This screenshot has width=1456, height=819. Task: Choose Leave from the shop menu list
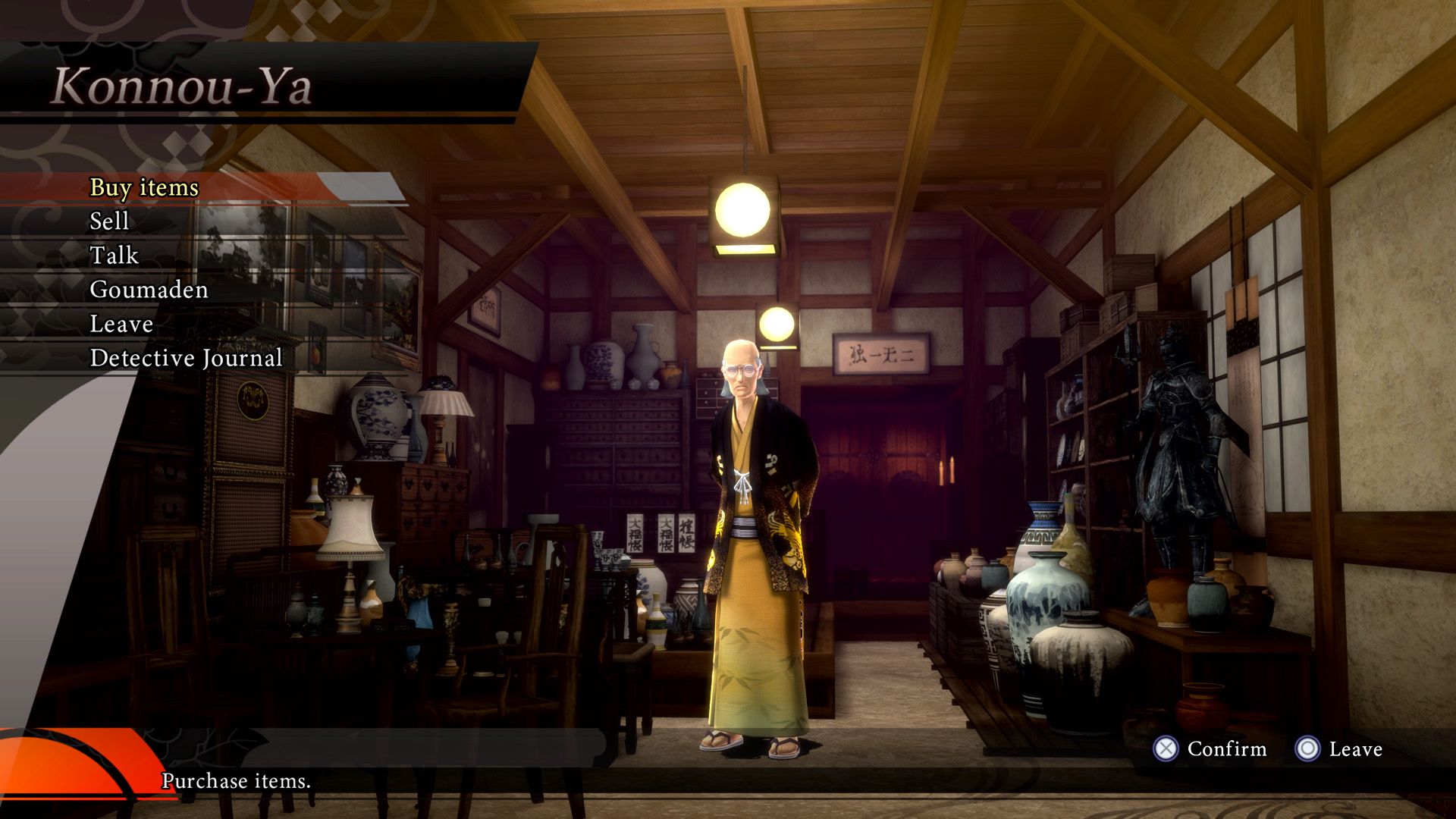pos(121,324)
